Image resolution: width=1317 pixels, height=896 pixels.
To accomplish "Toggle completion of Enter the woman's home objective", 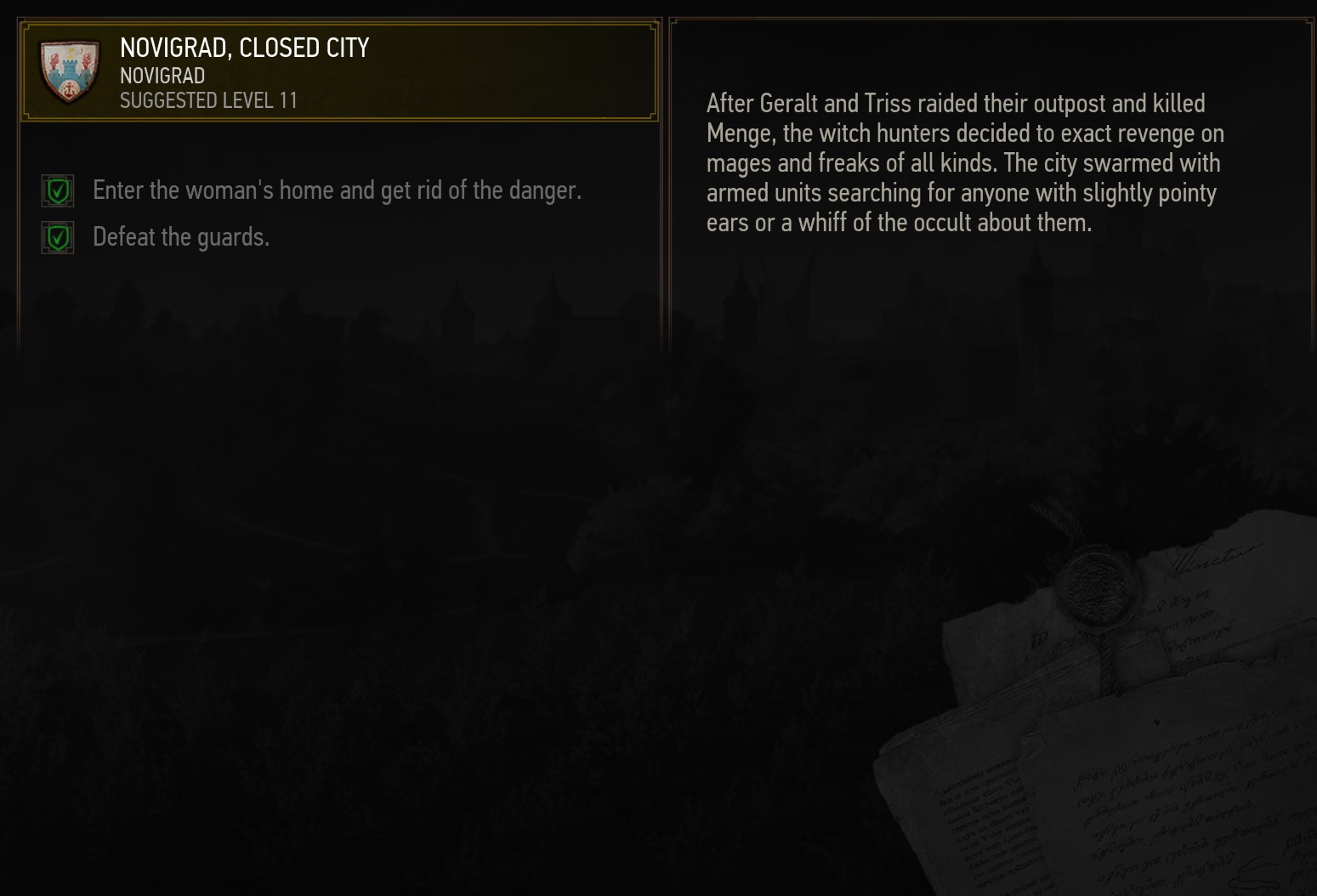I will click(x=57, y=190).
